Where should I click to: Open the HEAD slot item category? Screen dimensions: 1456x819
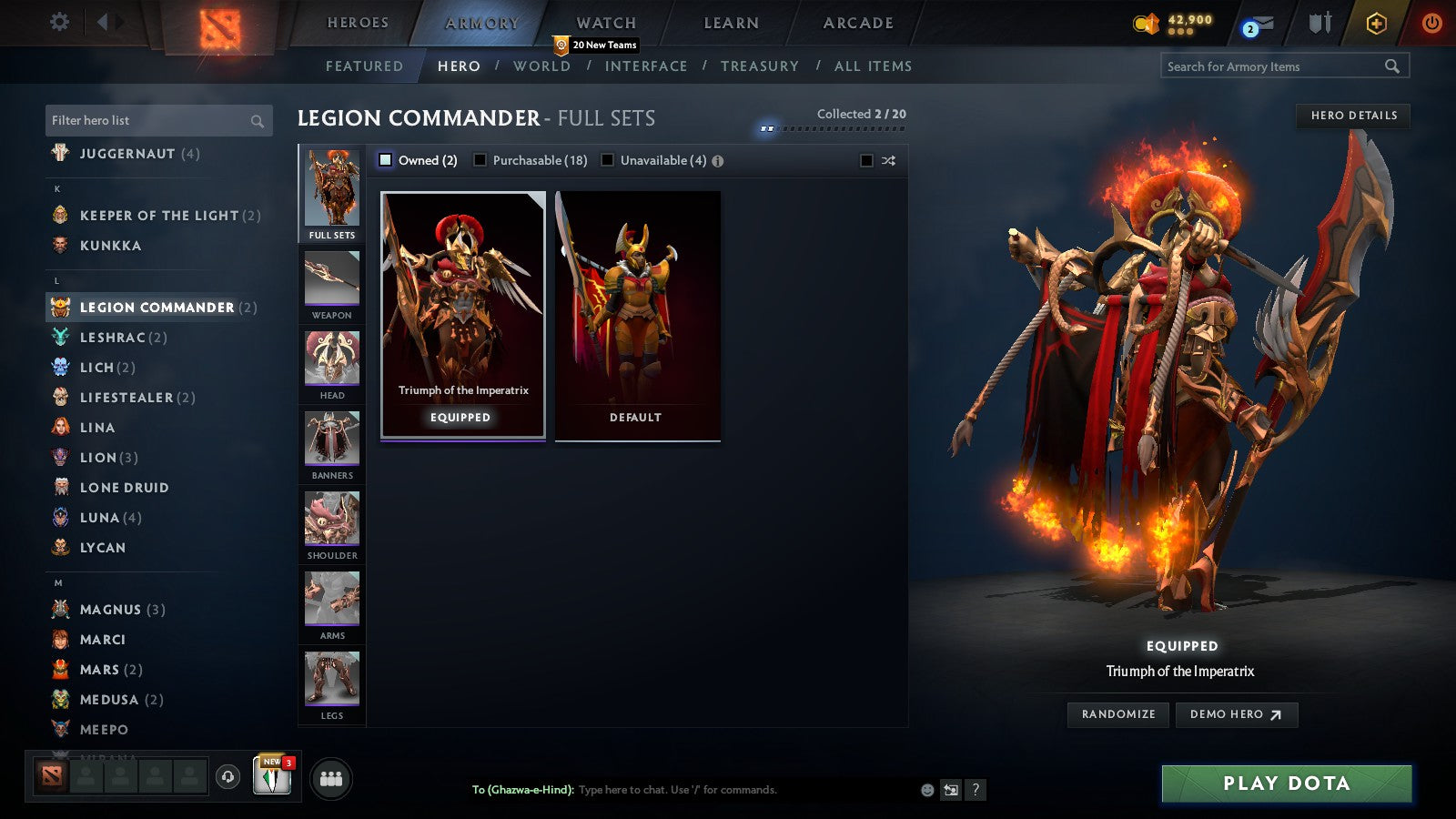330,362
